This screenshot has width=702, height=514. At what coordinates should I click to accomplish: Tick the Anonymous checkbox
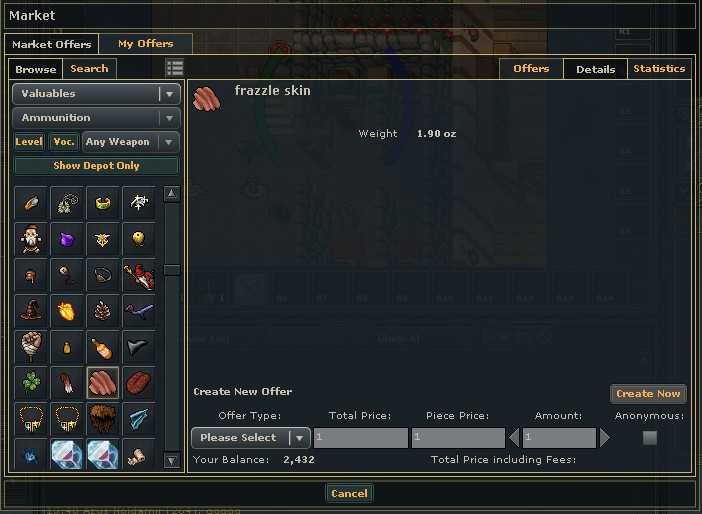pyautogui.click(x=650, y=438)
